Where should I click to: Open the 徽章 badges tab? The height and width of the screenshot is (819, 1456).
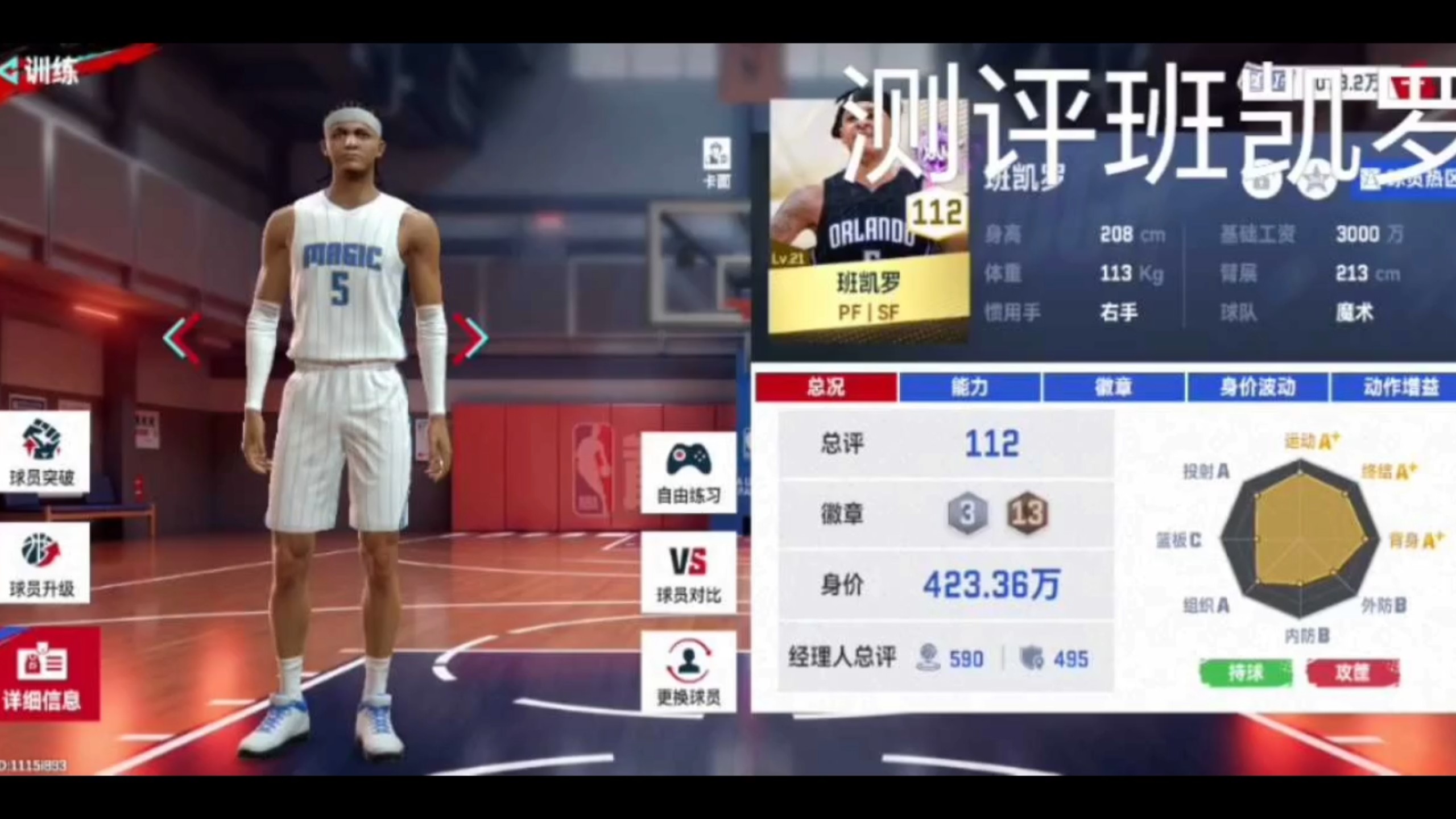coord(1114,387)
